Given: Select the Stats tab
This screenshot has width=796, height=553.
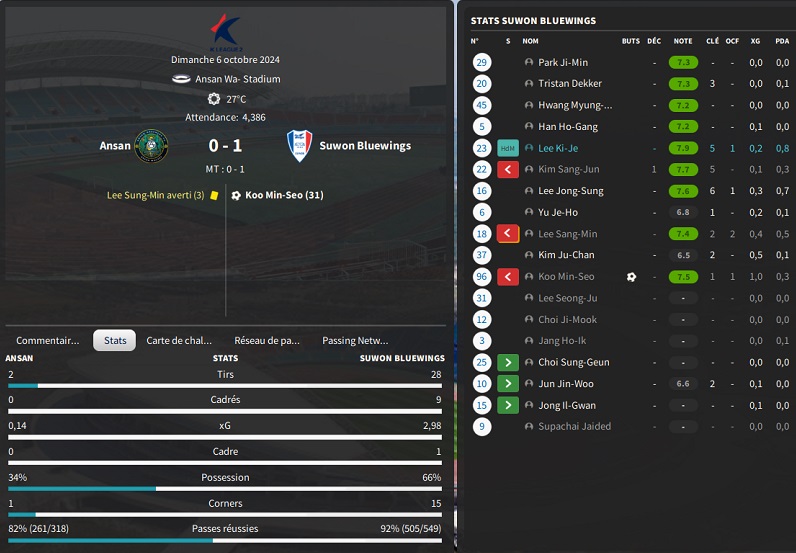Looking at the screenshot, I should click(115, 340).
